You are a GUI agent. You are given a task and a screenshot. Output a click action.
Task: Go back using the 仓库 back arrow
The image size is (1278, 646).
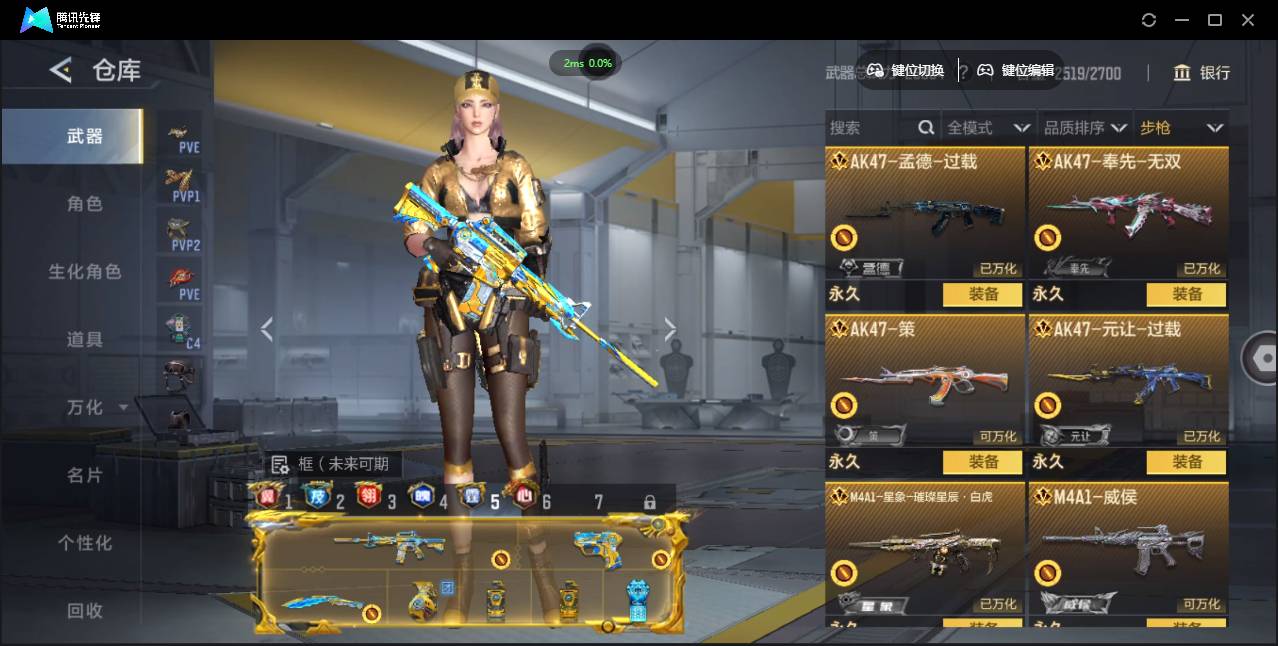click(x=61, y=70)
